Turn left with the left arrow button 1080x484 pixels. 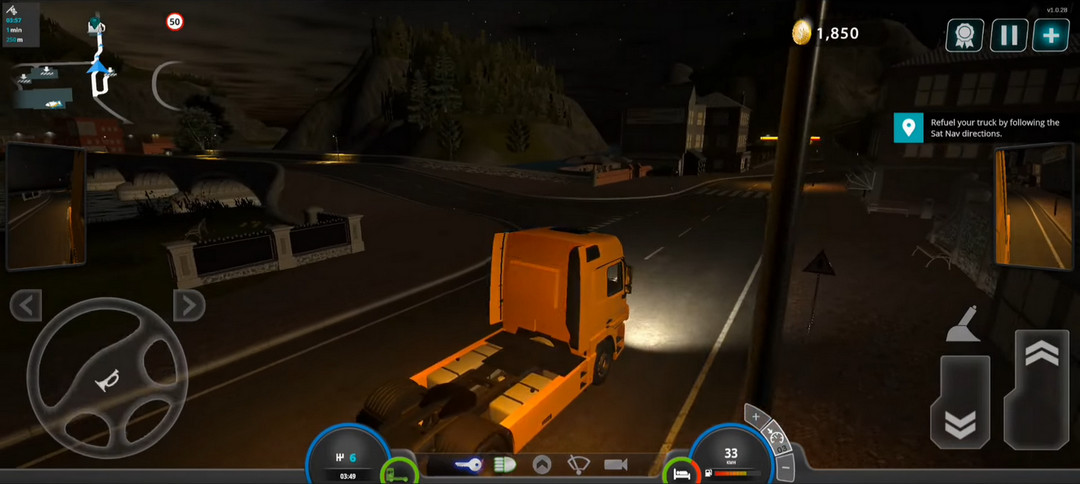[25, 305]
